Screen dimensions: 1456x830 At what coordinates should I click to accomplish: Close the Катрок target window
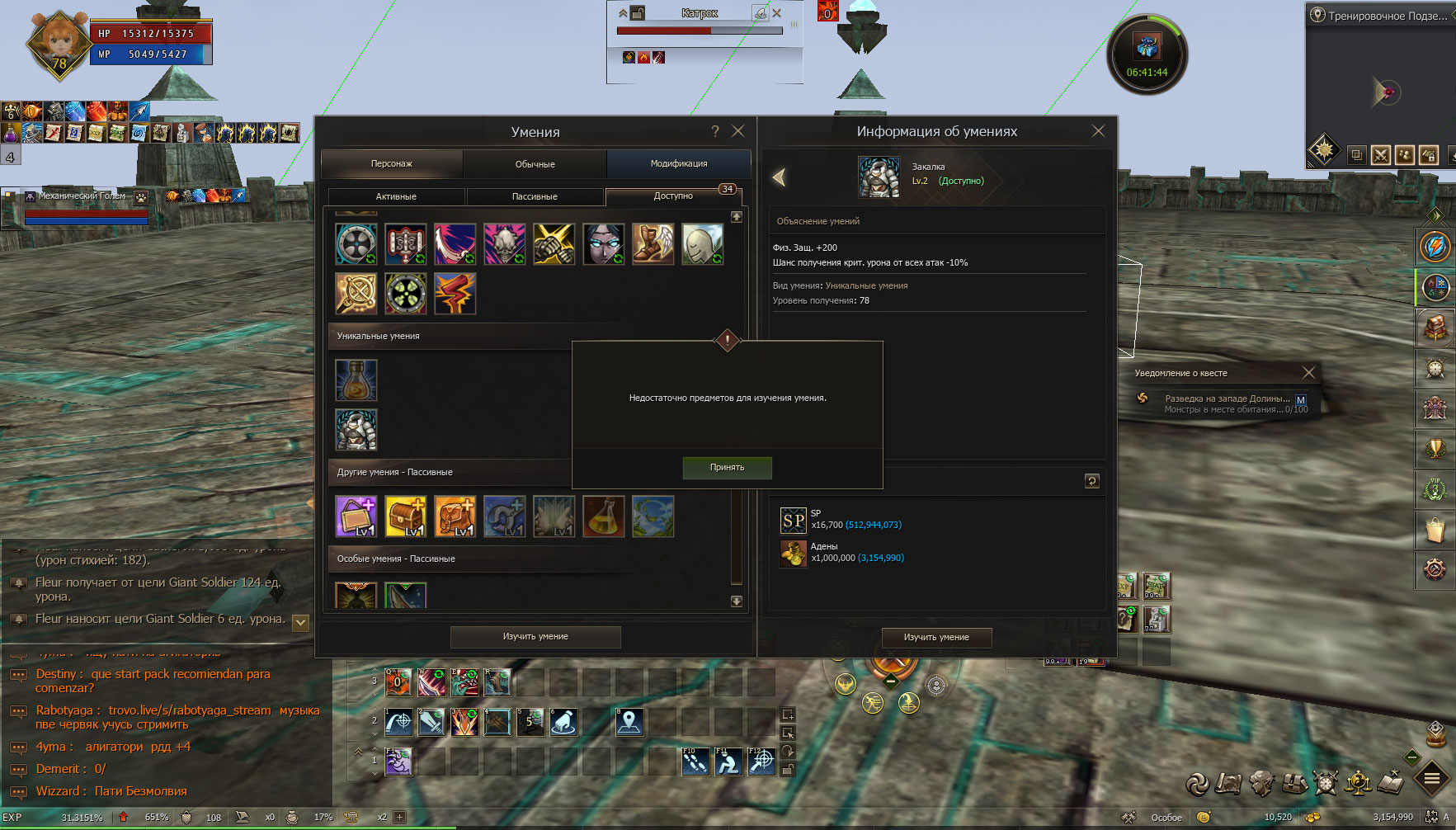(x=776, y=13)
